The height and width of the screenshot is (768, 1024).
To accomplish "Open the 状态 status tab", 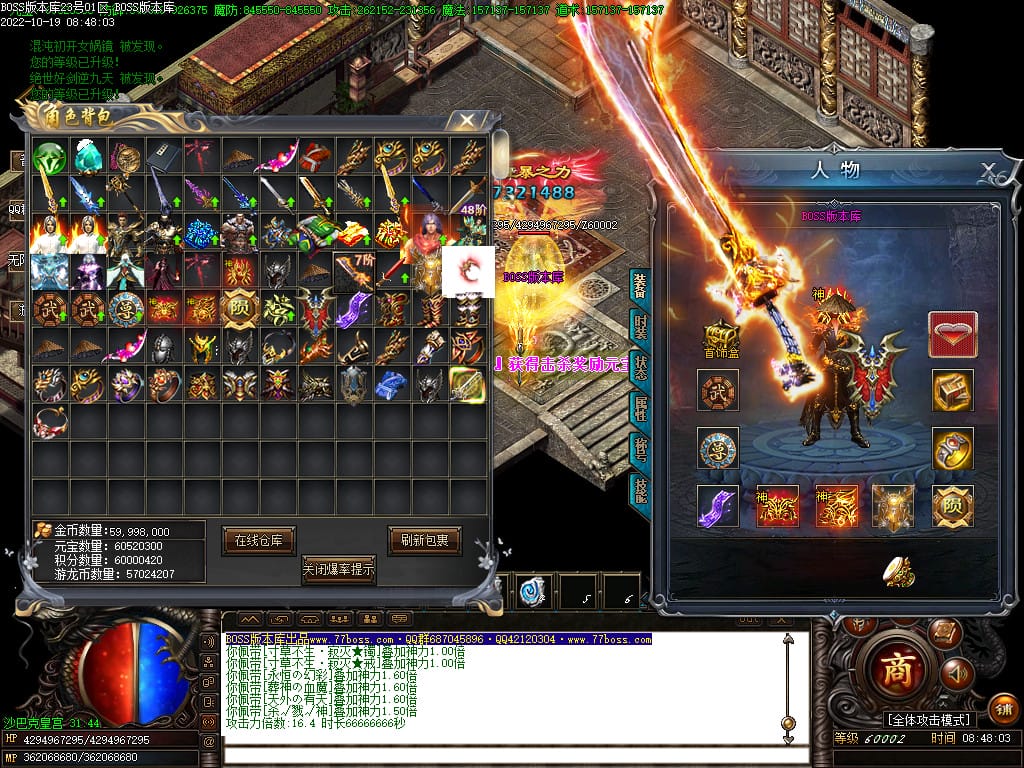I will pos(639,369).
